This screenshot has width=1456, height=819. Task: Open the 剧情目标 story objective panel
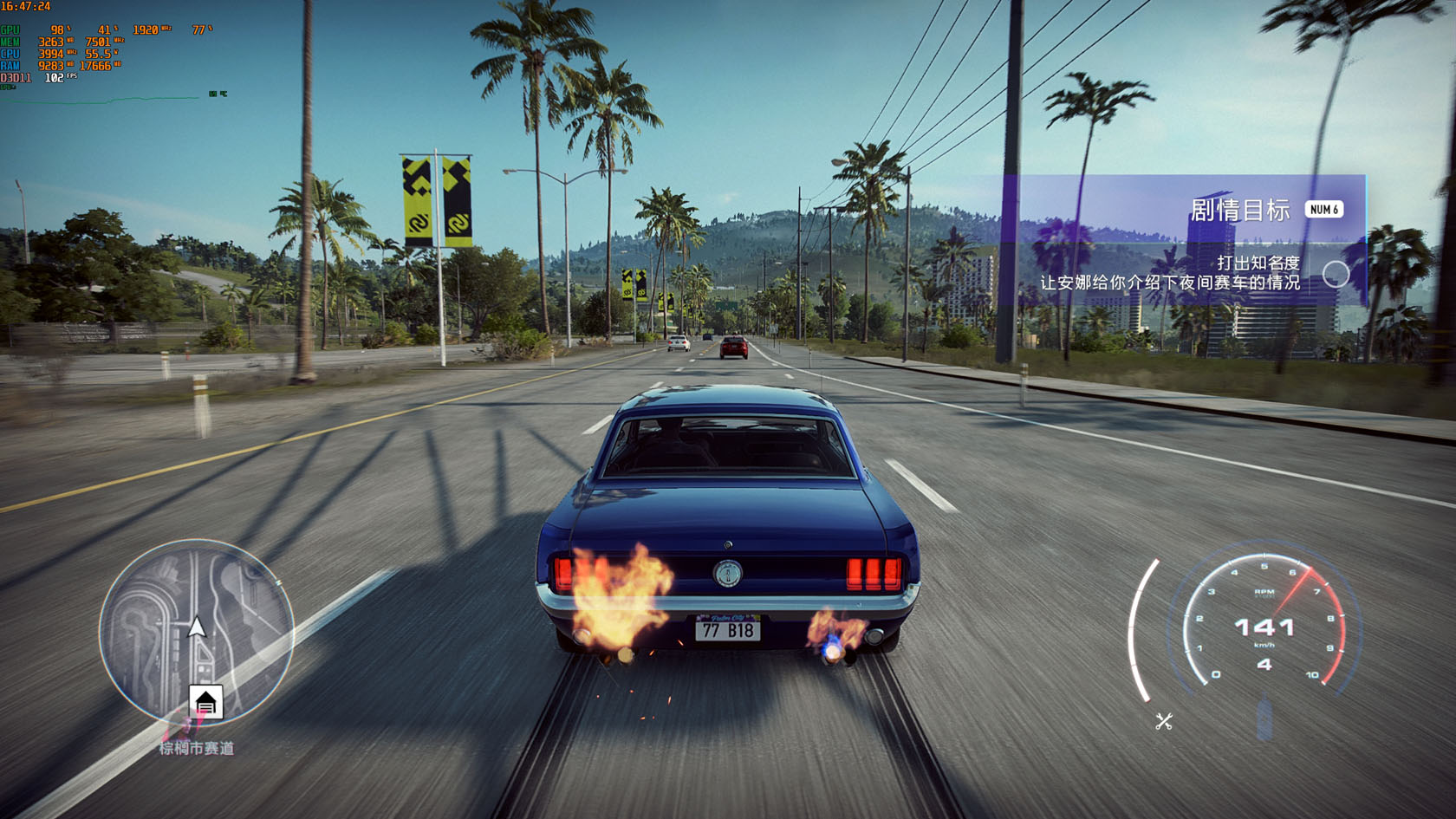(1239, 210)
